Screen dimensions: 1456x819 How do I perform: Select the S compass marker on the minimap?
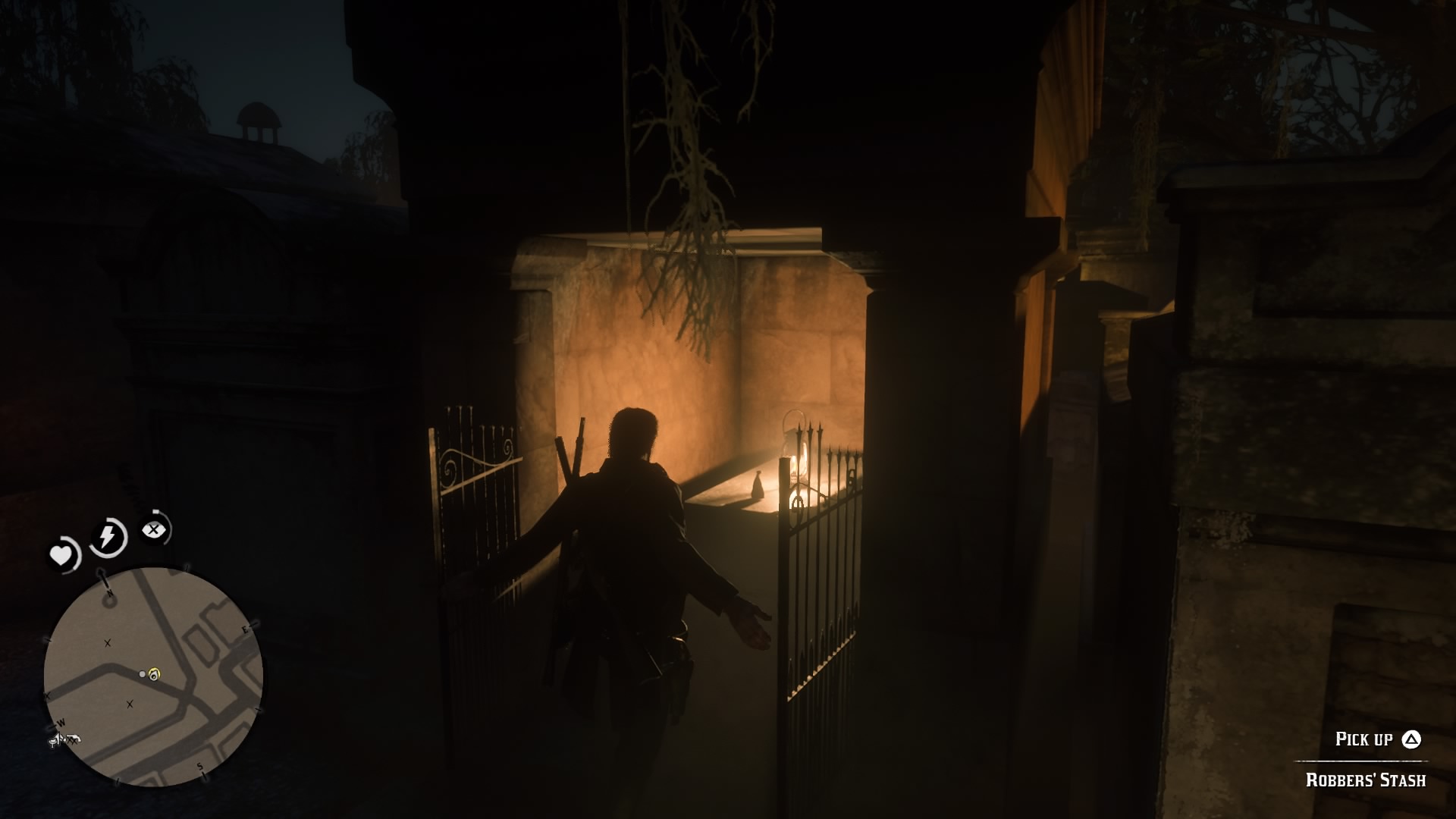[200, 766]
